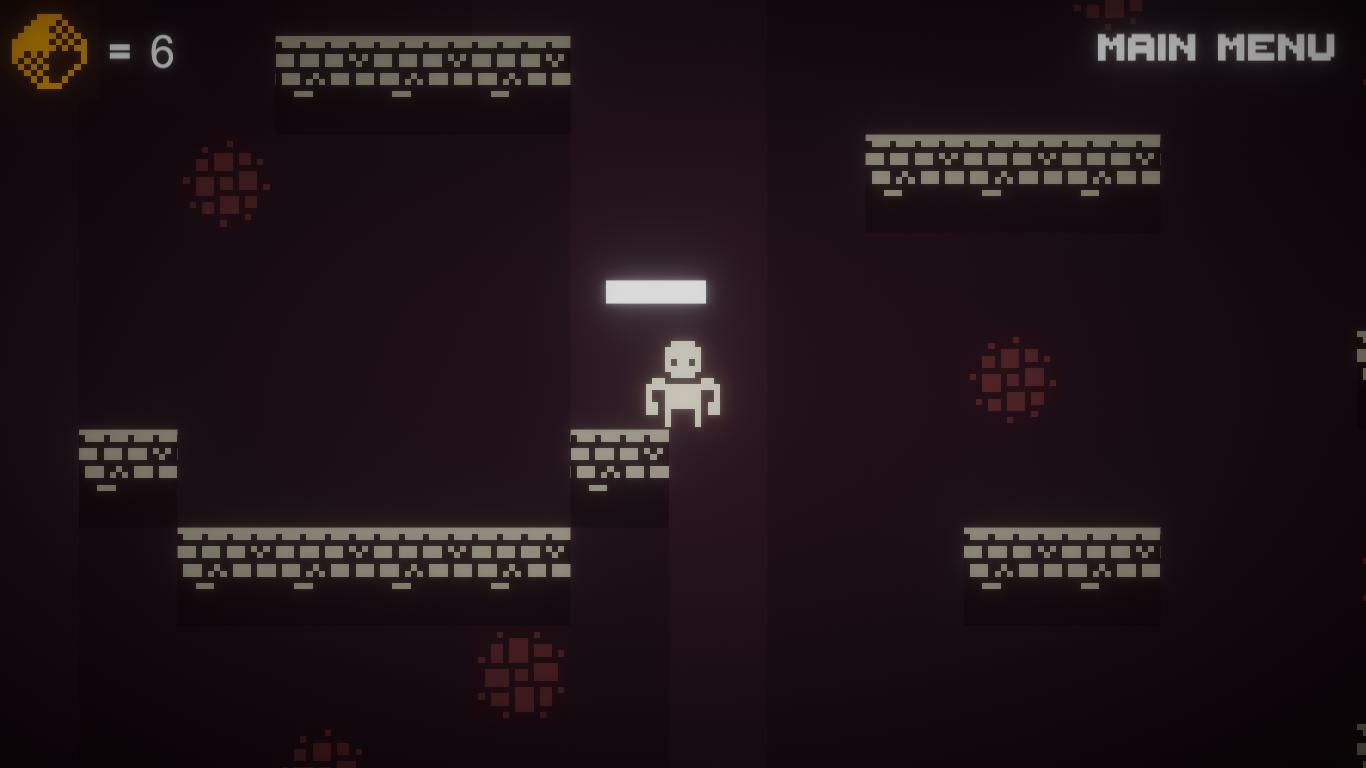This screenshot has width=1366, height=768.
Task: Open the MAIN MENU
Action: pyautogui.click(x=1213, y=45)
